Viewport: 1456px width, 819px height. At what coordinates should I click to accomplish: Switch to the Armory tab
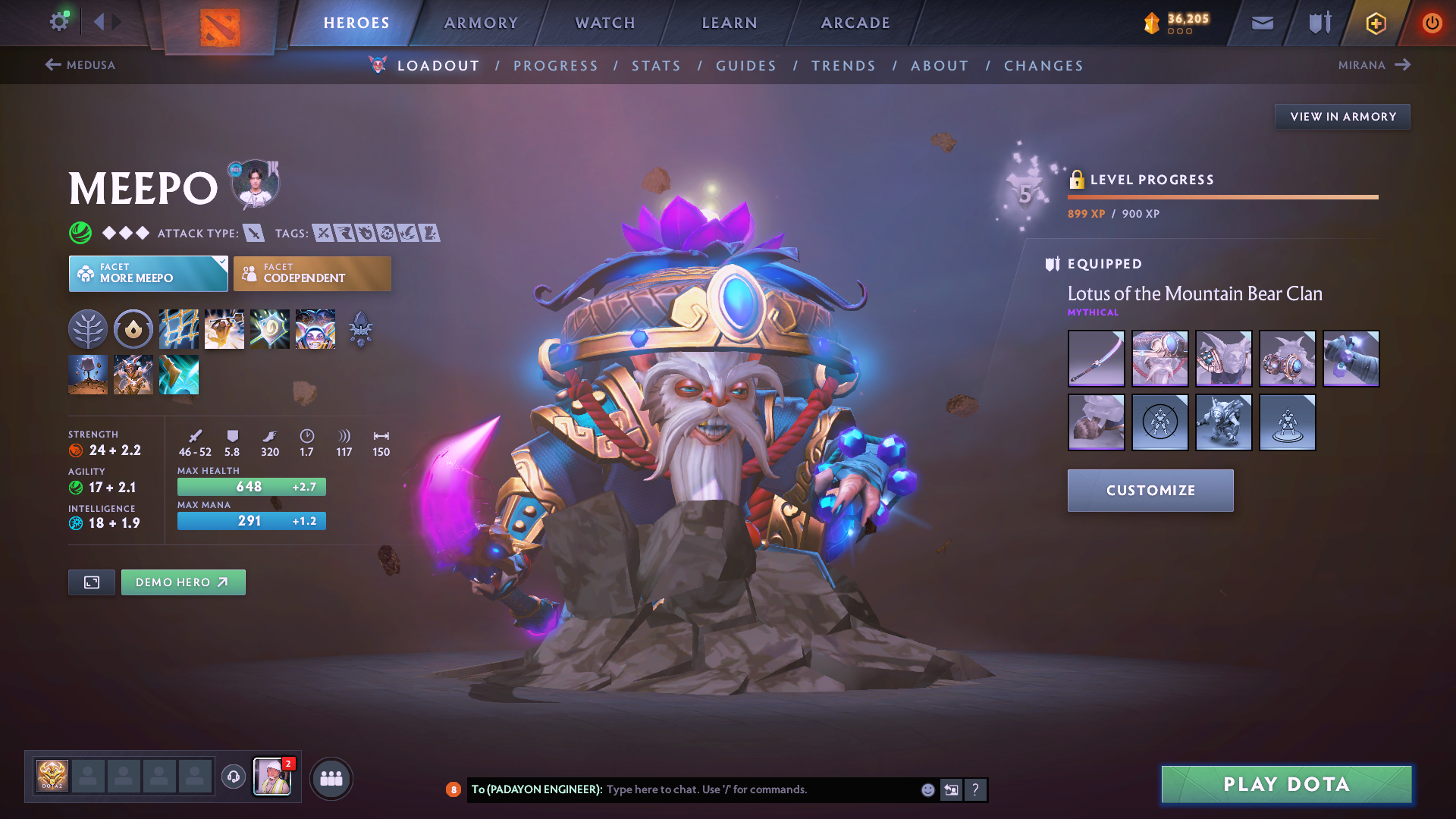[x=481, y=23]
